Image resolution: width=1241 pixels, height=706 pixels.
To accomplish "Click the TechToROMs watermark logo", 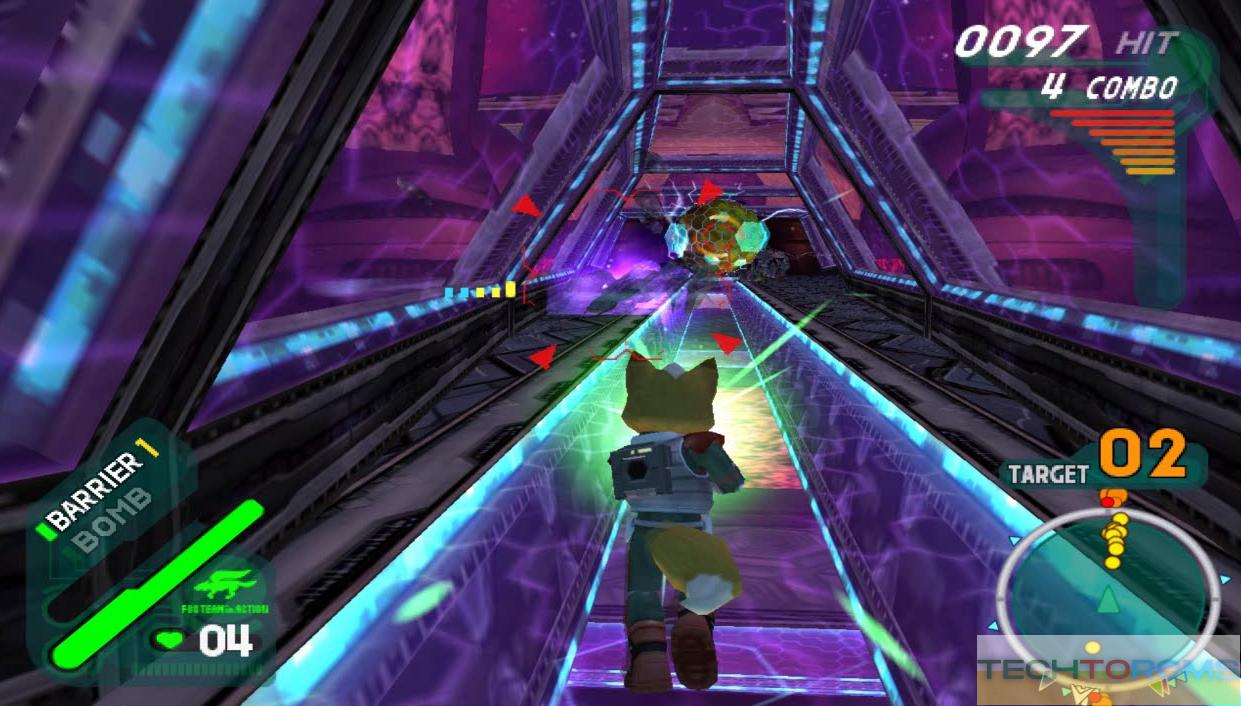I will point(1107,670).
